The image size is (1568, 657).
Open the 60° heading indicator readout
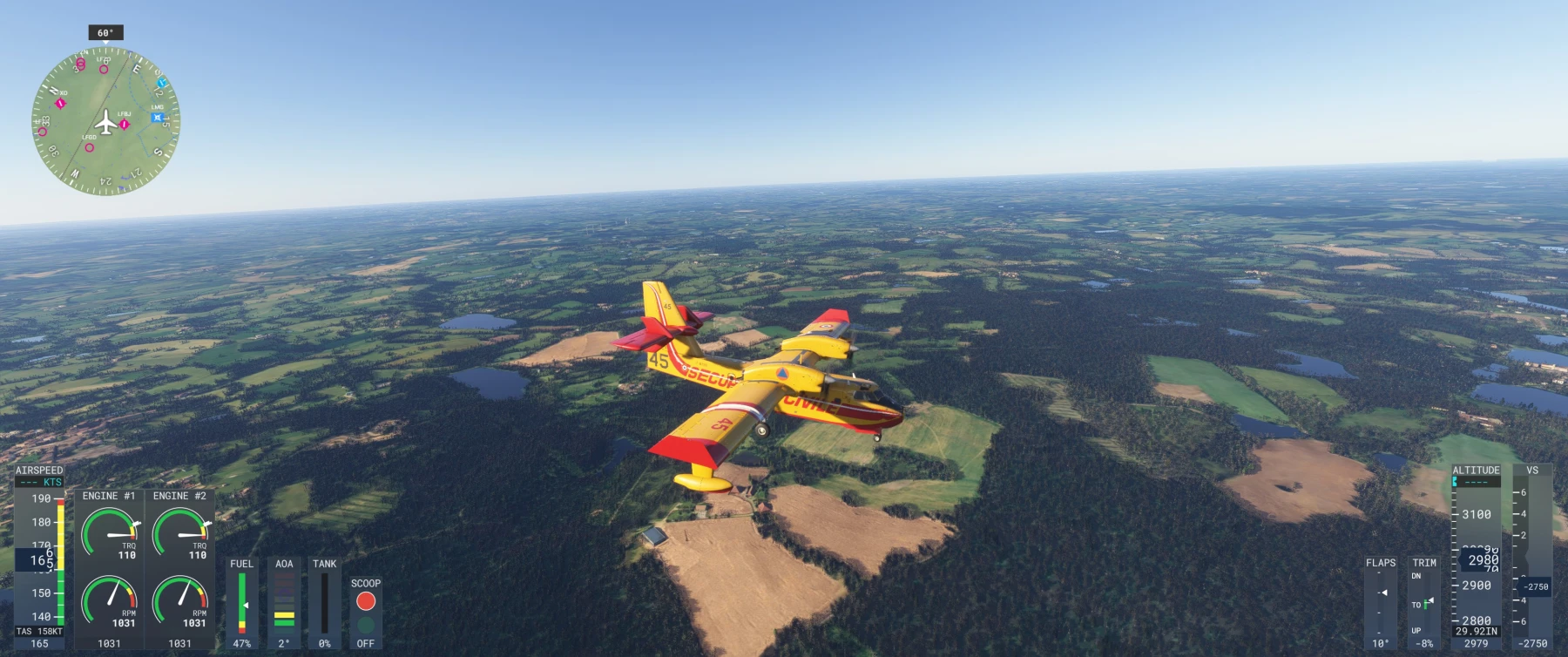[105, 33]
